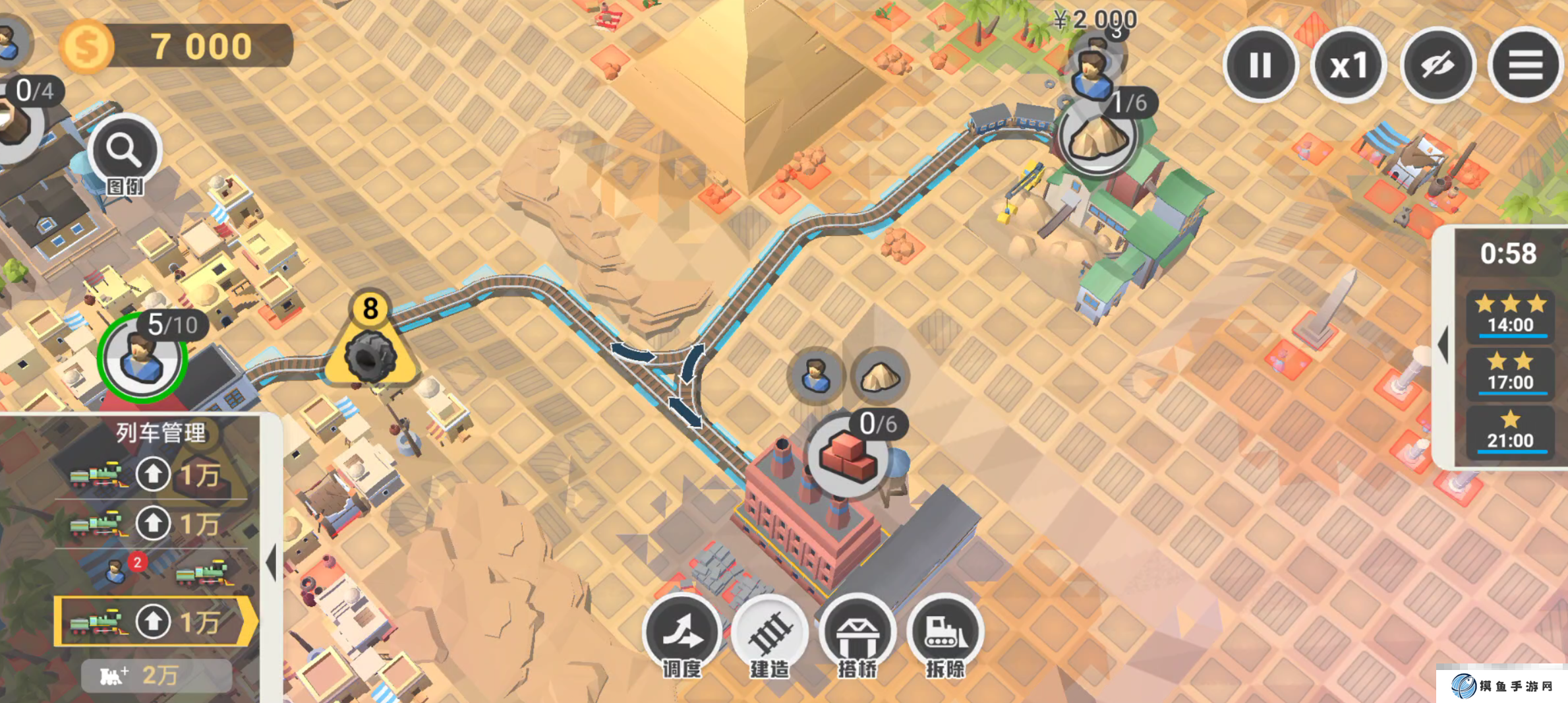Open the hamburger main menu
The height and width of the screenshot is (703, 1568).
point(1525,65)
